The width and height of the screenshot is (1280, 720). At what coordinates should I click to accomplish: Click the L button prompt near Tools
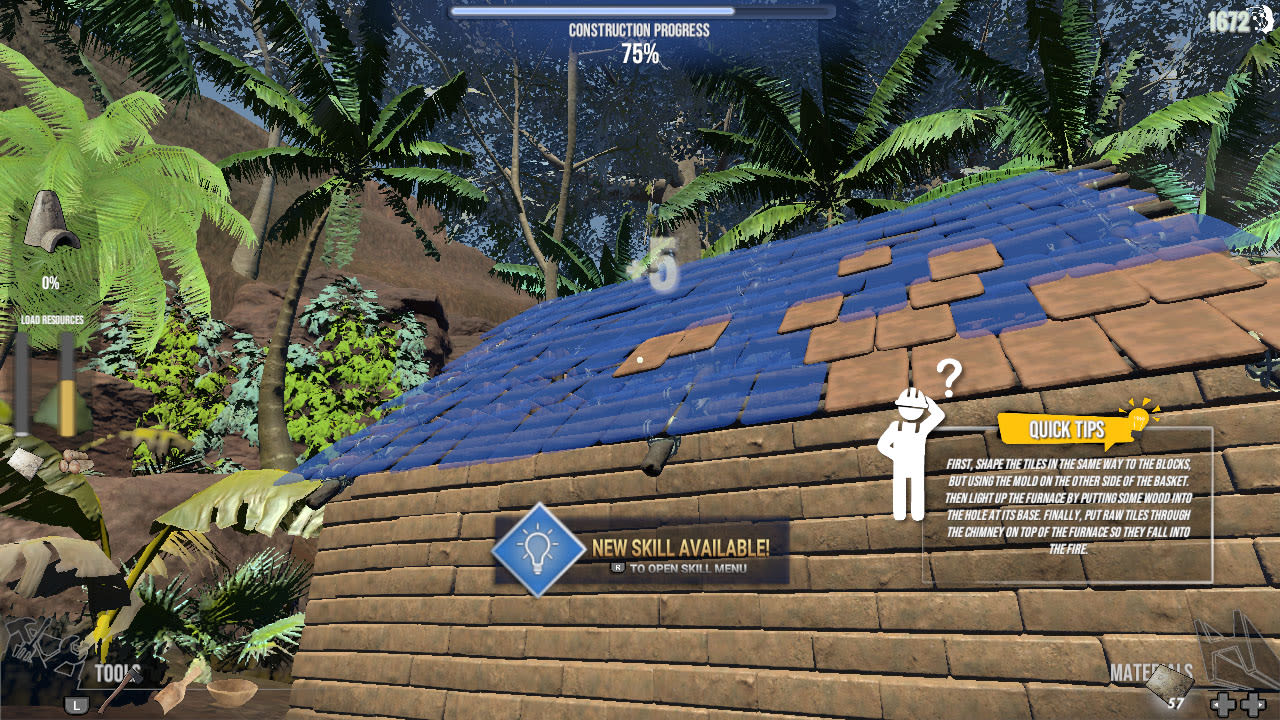(x=75, y=704)
